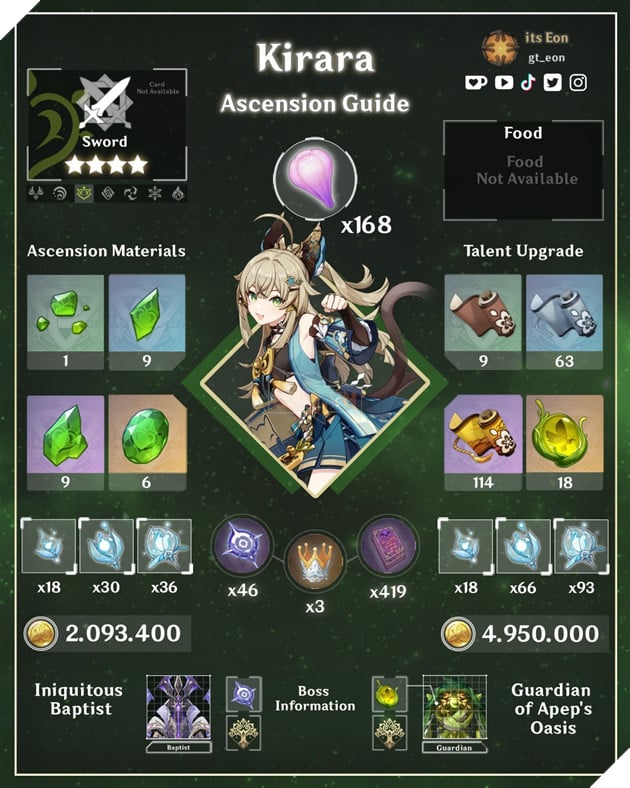This screenshot has height=788, width=630.
Task: Select the purple Hero's Wit book icon
Action: click(387, 545)
